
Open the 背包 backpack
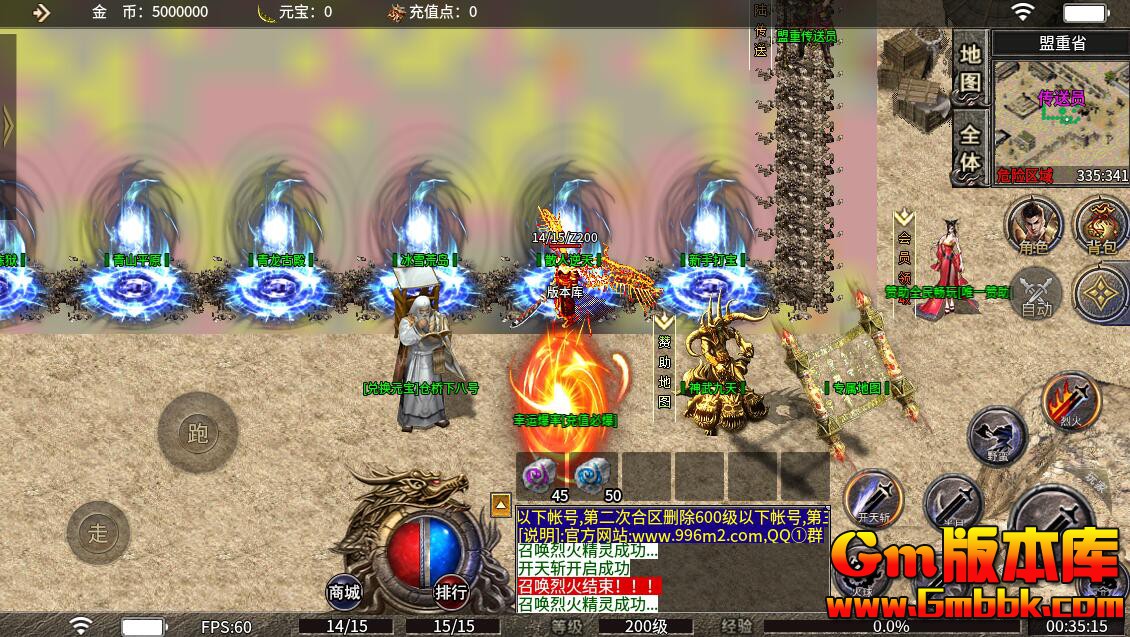pyautogui.click(x=1101, y=226)
